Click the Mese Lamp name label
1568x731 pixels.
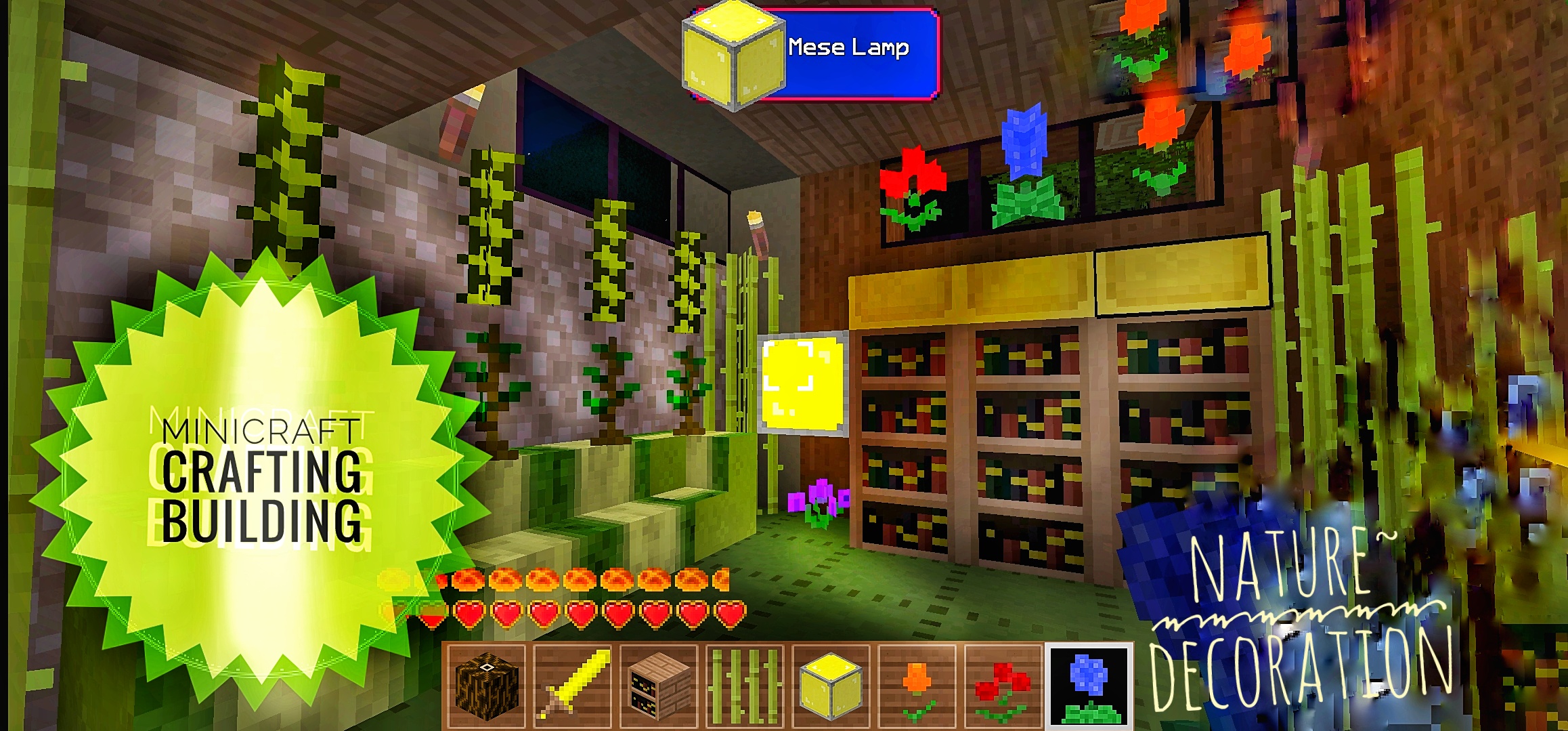tap(850, 49)
